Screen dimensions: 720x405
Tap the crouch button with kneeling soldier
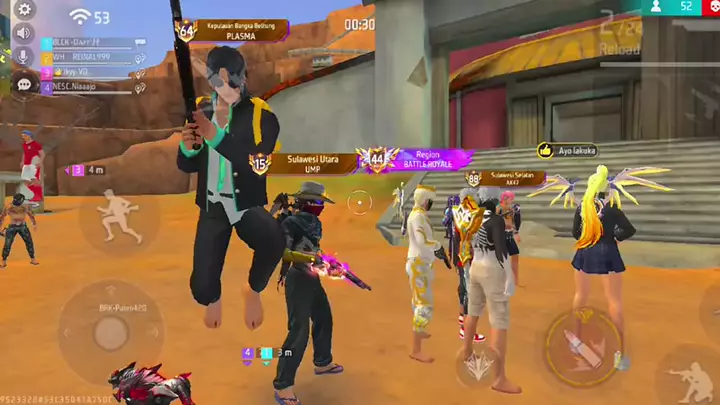692,380
